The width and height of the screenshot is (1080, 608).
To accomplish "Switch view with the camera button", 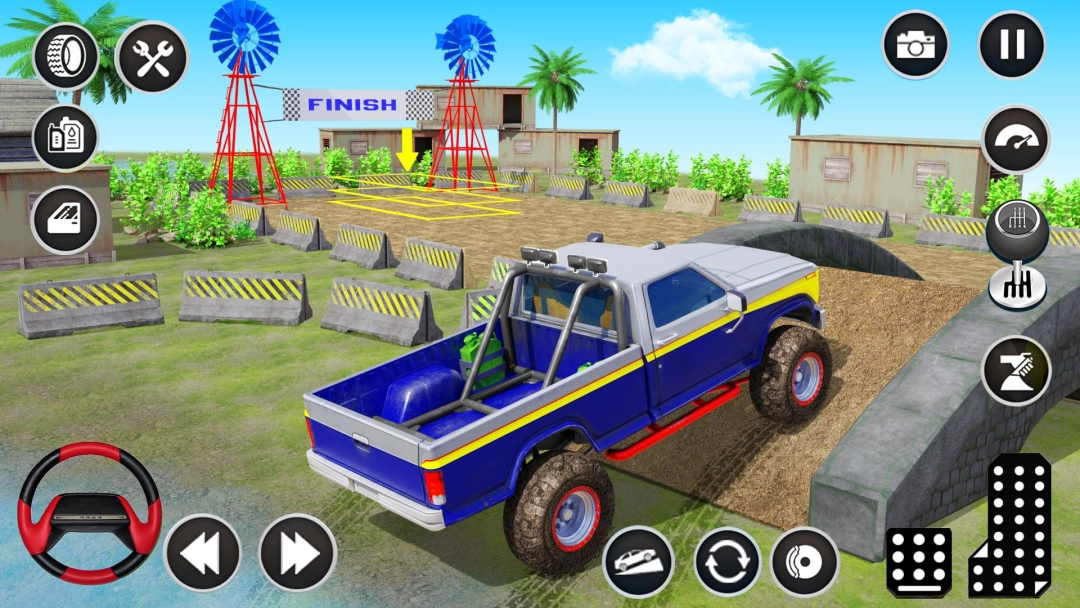I will pos(915,45).
